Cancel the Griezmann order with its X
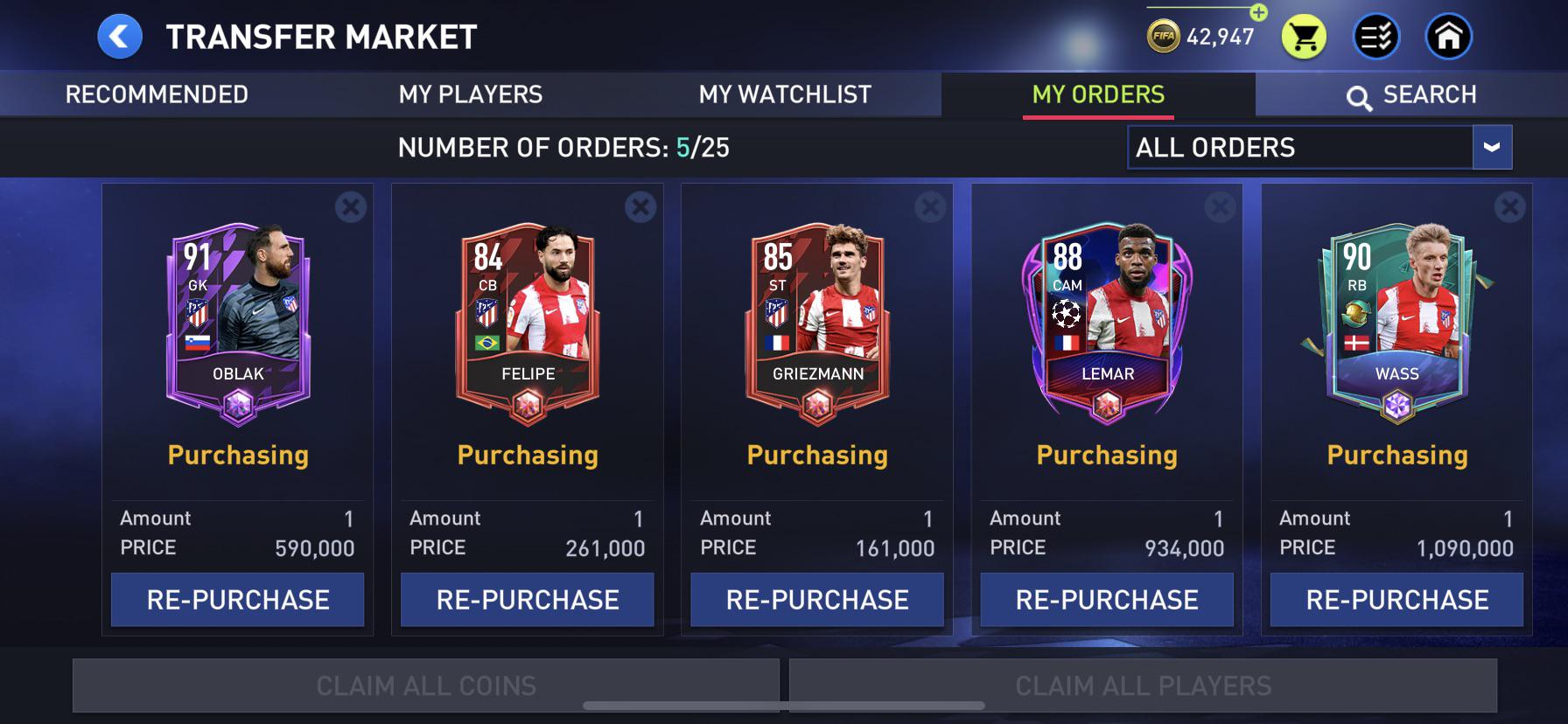The width and height of the screenshot is (1568, 724). pyautogui.click(x=927, y=207)
